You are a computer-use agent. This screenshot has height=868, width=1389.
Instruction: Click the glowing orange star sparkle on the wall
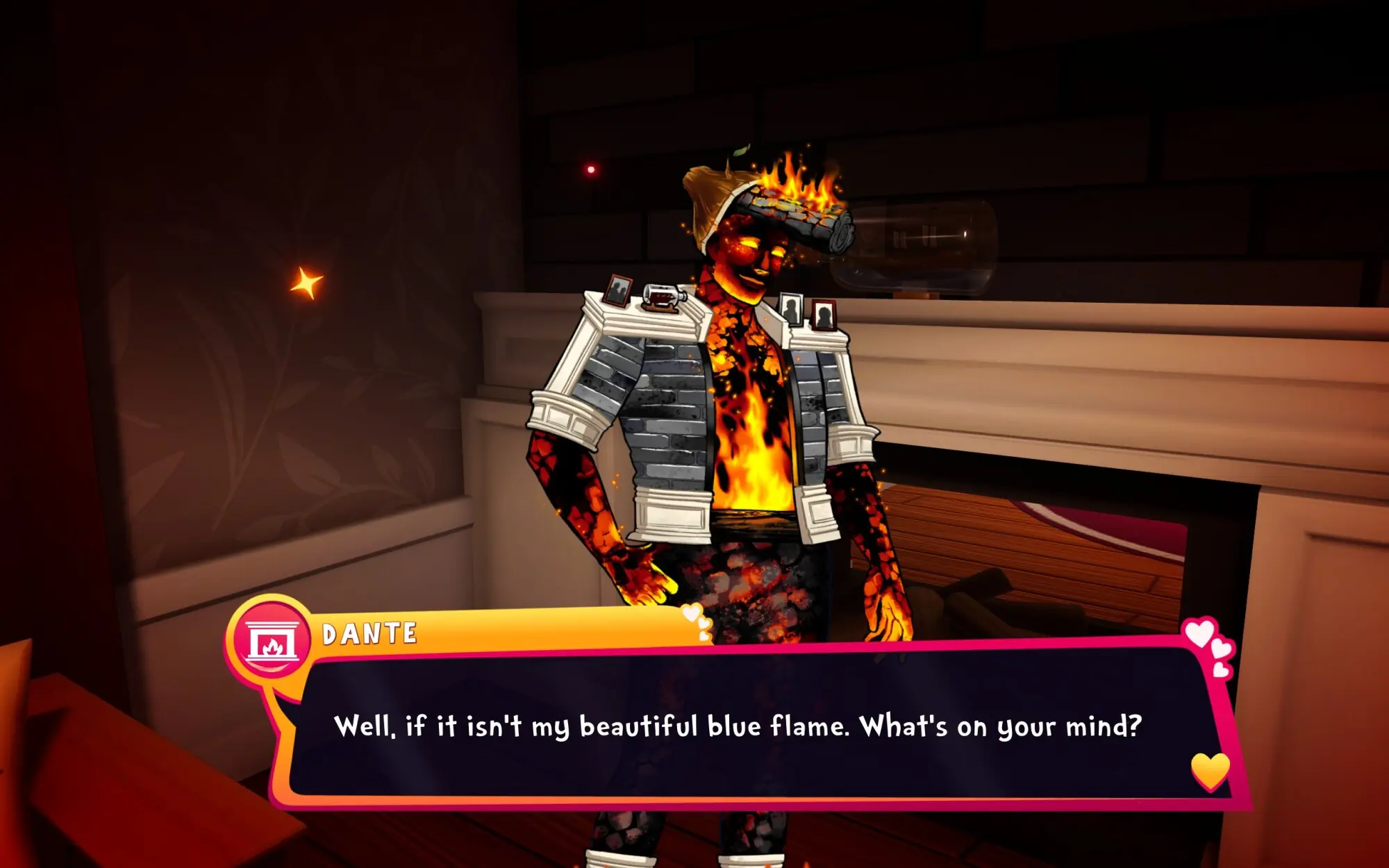308,281
